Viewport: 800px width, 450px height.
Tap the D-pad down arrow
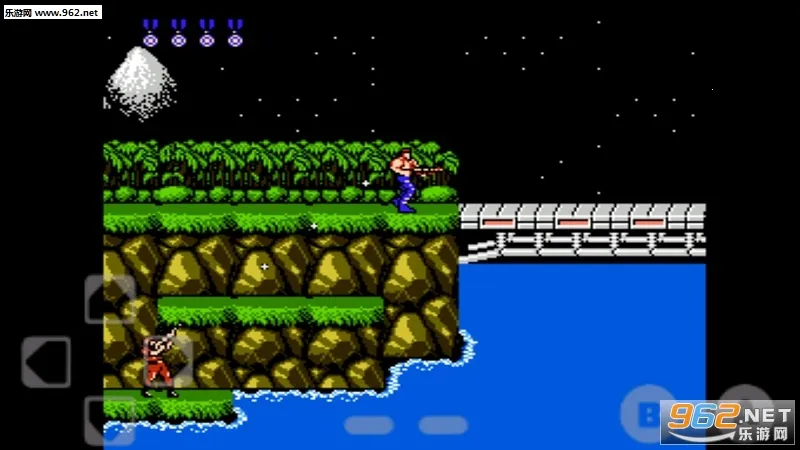[x=109, y=420]
